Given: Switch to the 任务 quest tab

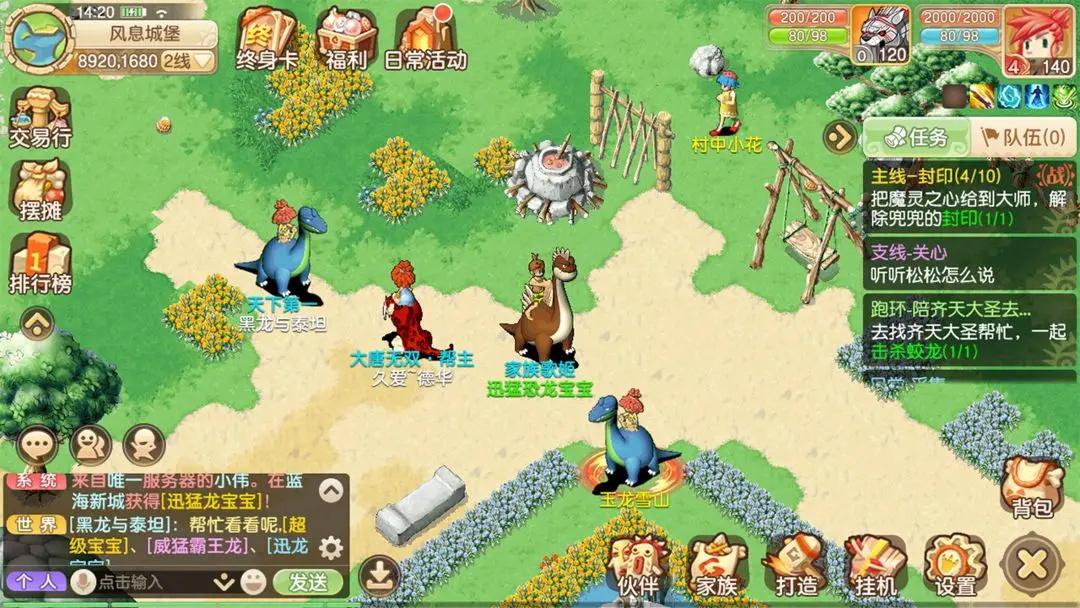Looking at the screenshot, I should 905,137.
